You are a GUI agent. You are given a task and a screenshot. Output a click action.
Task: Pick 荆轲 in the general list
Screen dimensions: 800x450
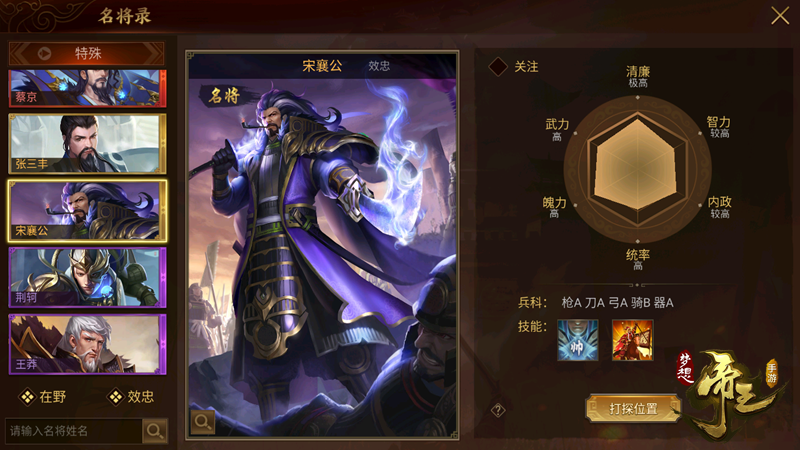[x=86, y=277]
